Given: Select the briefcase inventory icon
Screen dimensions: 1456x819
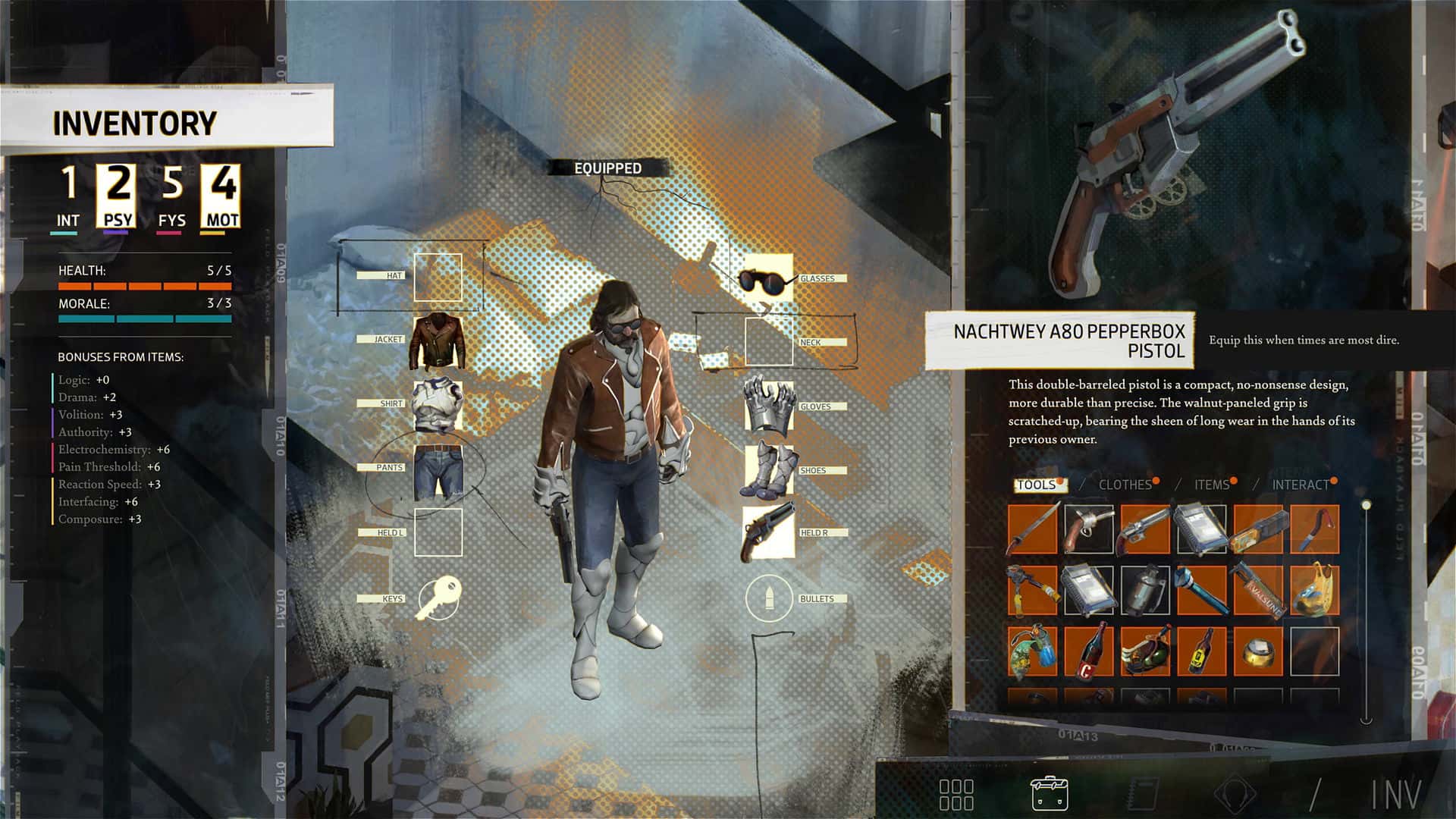Looking at the screenshot, I should click(x=1048, y=792).
